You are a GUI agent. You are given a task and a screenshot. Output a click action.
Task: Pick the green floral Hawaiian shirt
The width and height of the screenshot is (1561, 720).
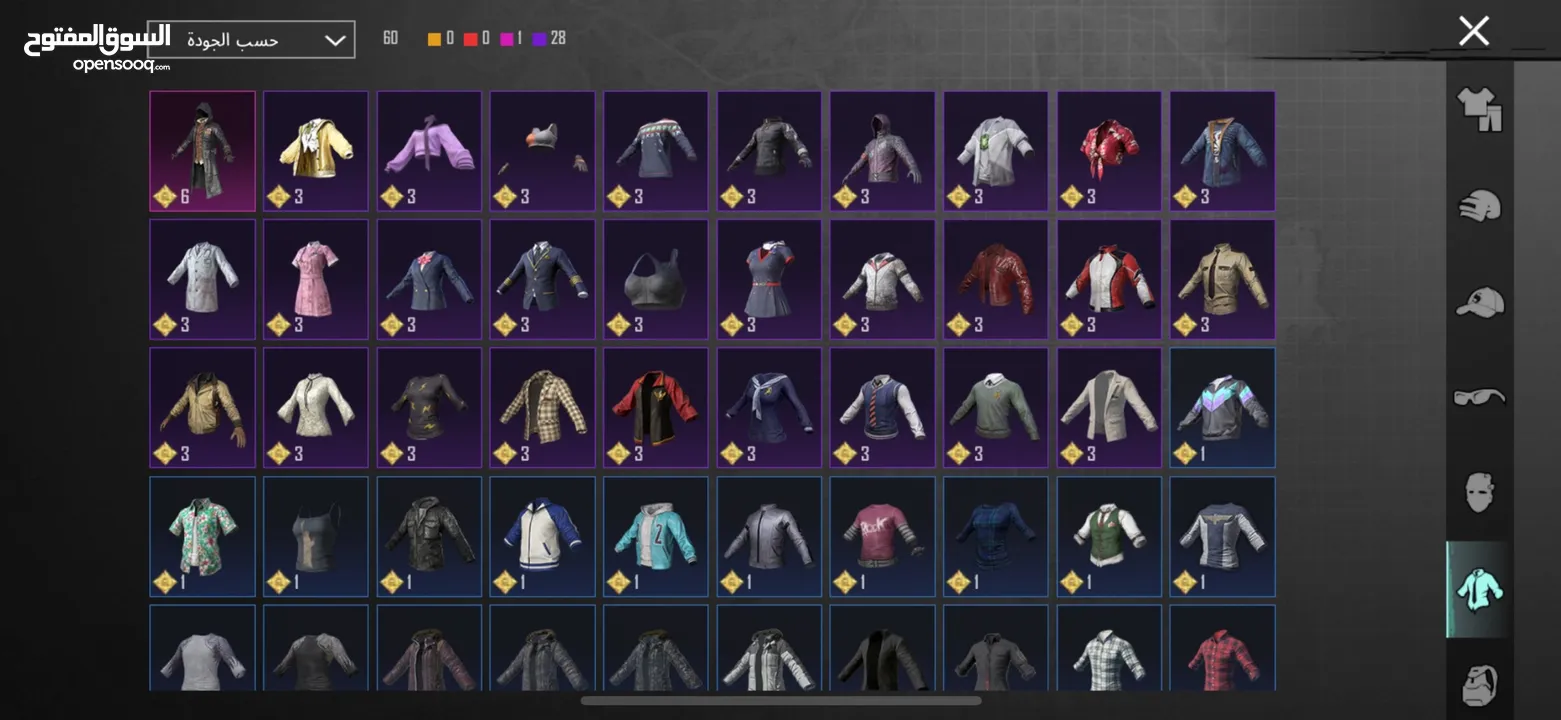[202, 535]
